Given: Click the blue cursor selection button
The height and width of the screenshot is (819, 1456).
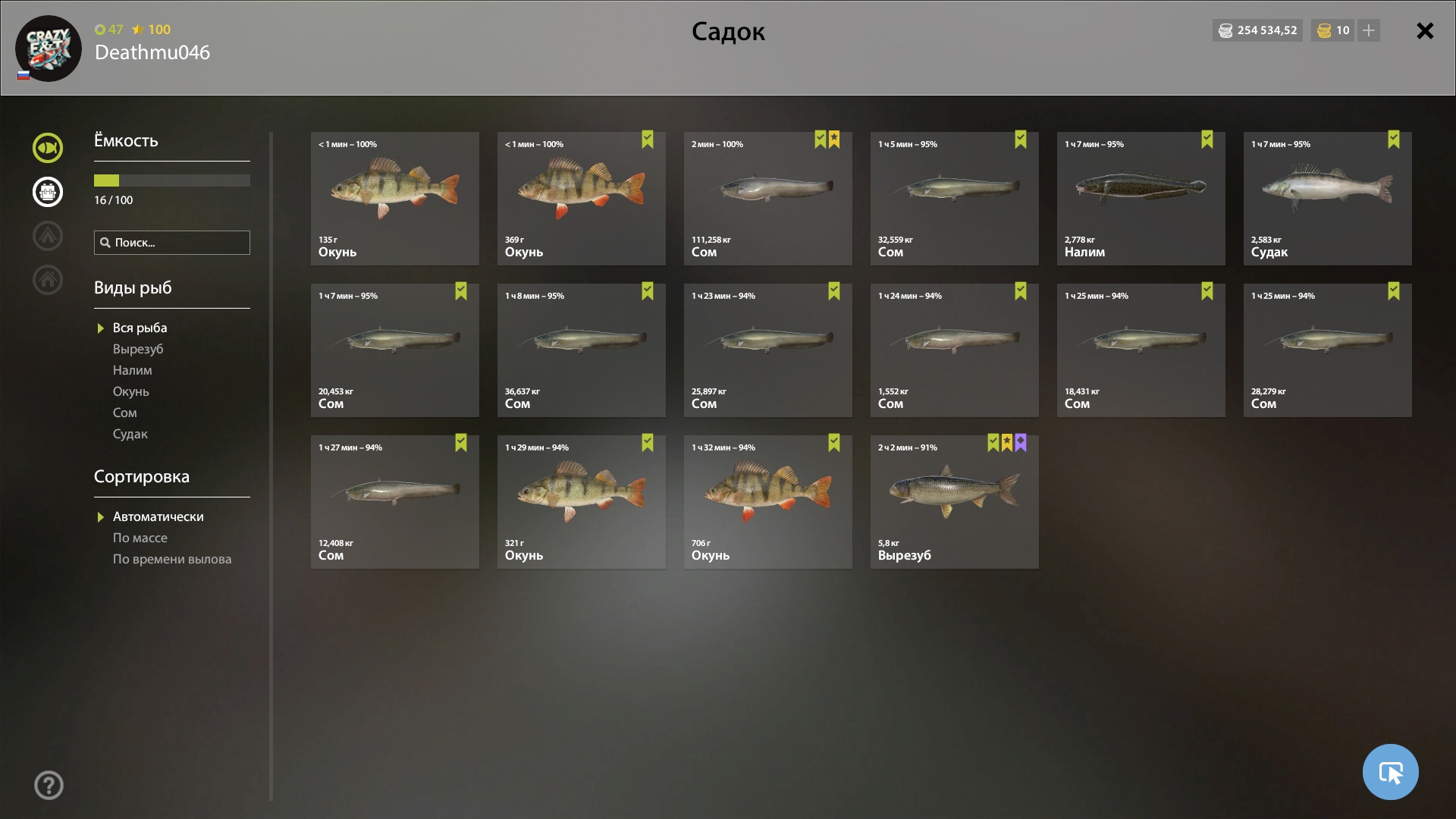Looking at the screenshot, I should pyautogui.click(x=1390, y=772).
